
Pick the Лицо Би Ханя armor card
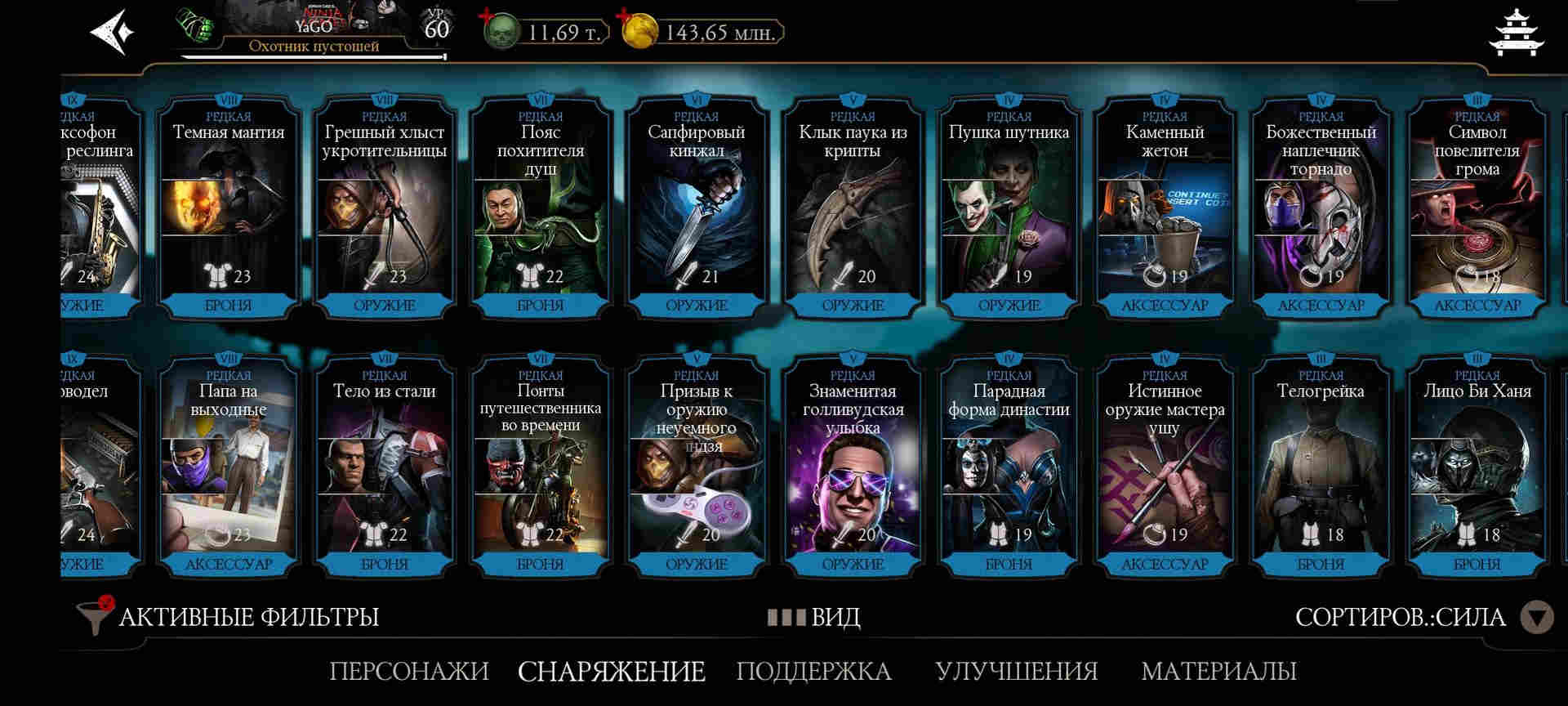pyautogui.click(x=1477, y=467)
